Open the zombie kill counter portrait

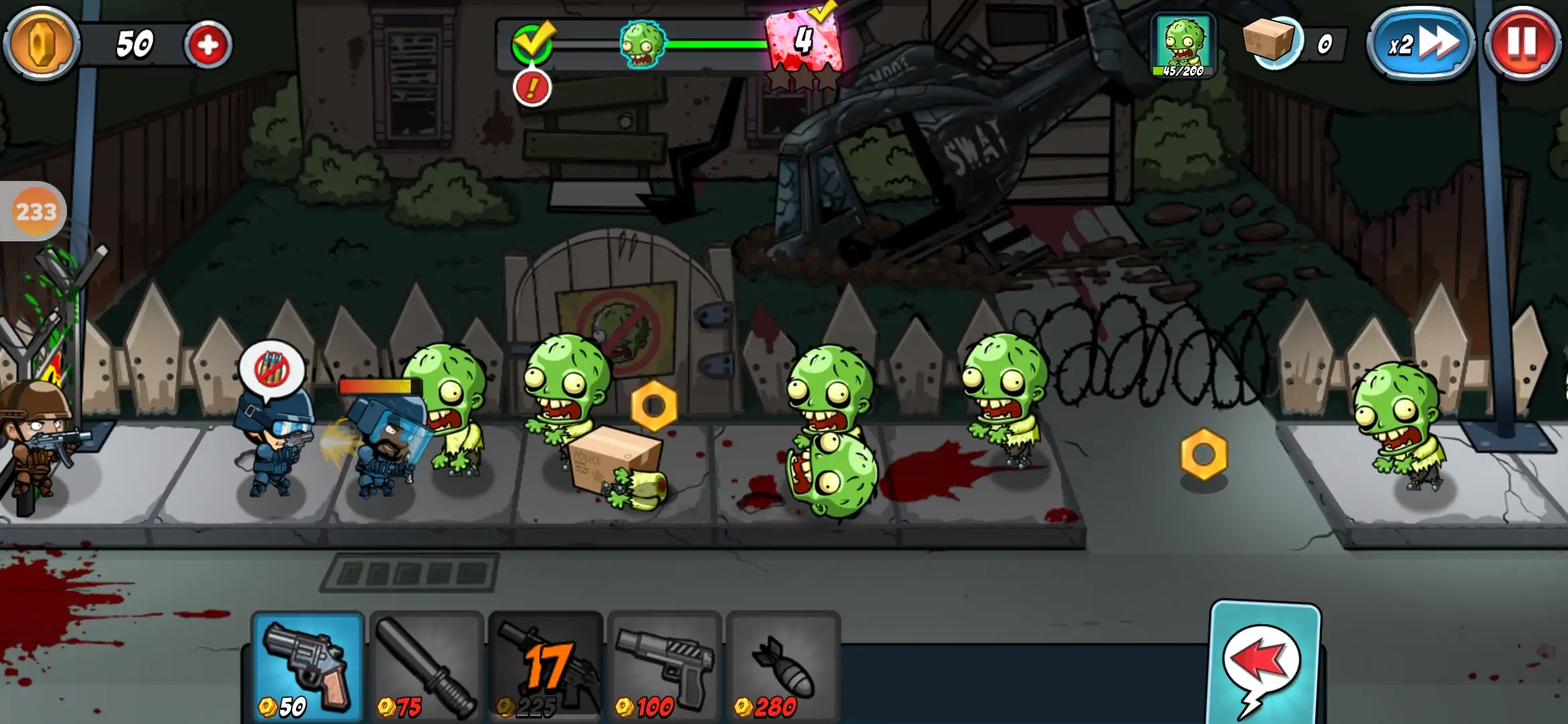(x=1183, y=46)
